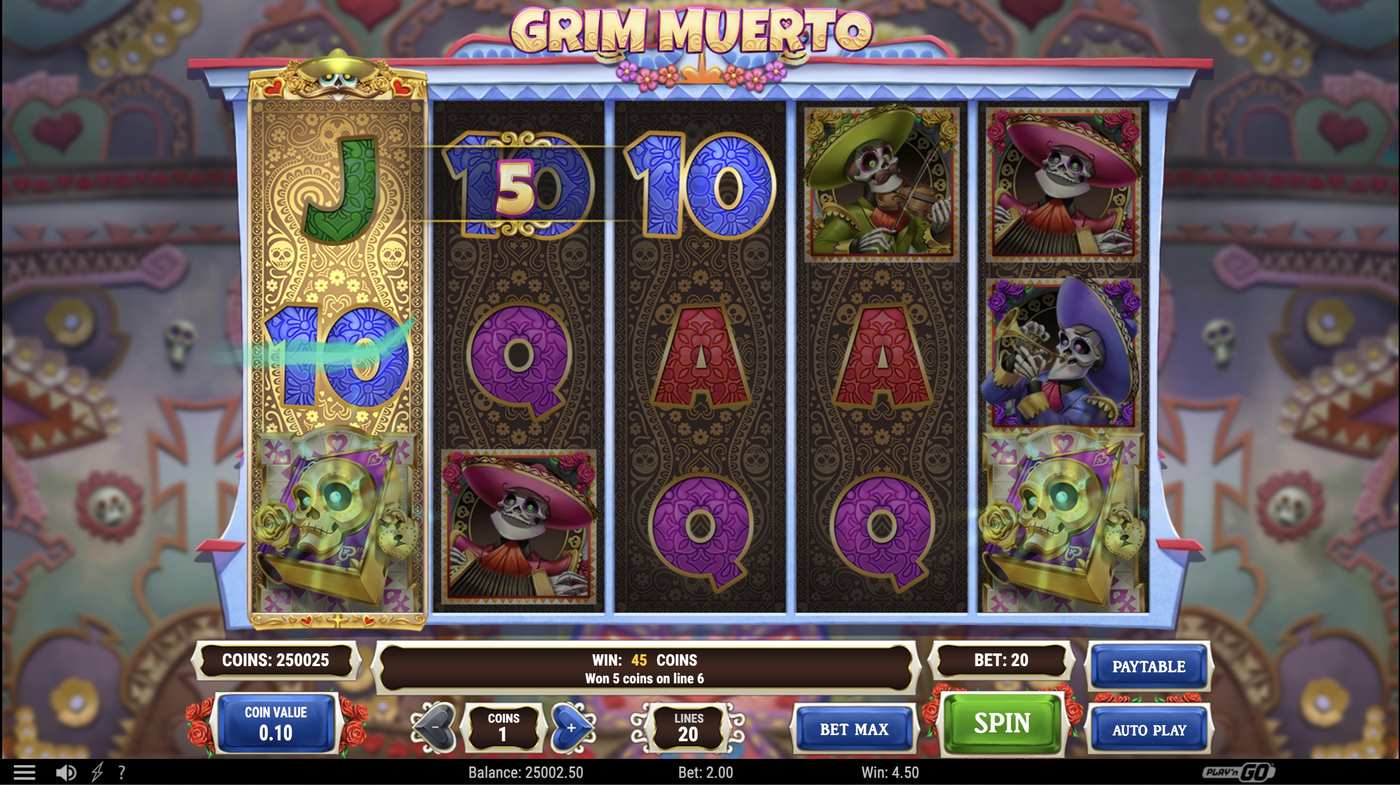This screenshot has width=1400, height=785.
Task: Click the Grim Muerto title banner
Action: click(692, 30)
